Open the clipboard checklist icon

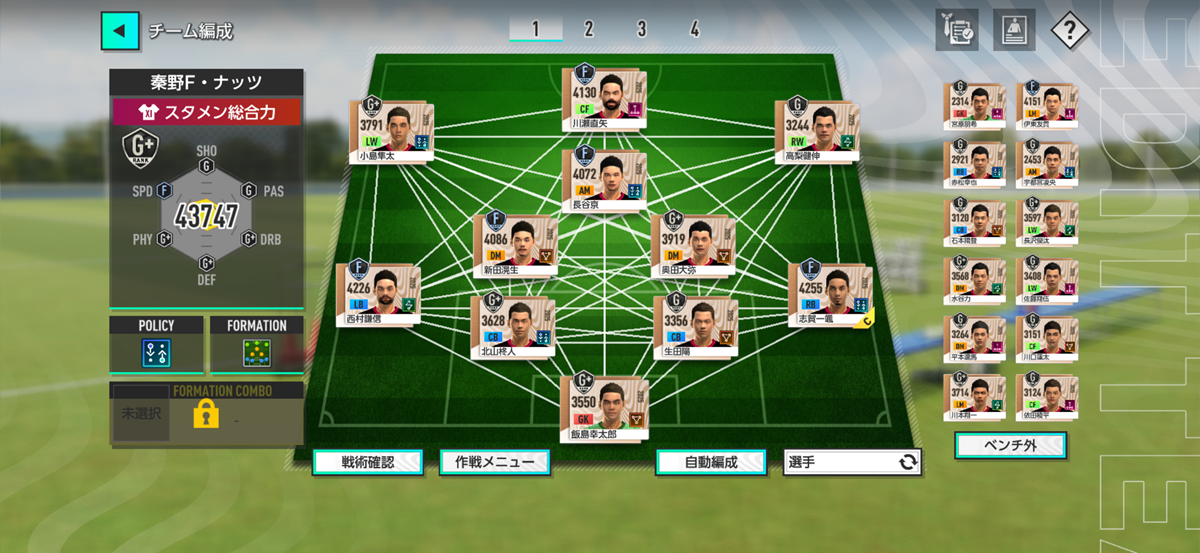point(957,30)
